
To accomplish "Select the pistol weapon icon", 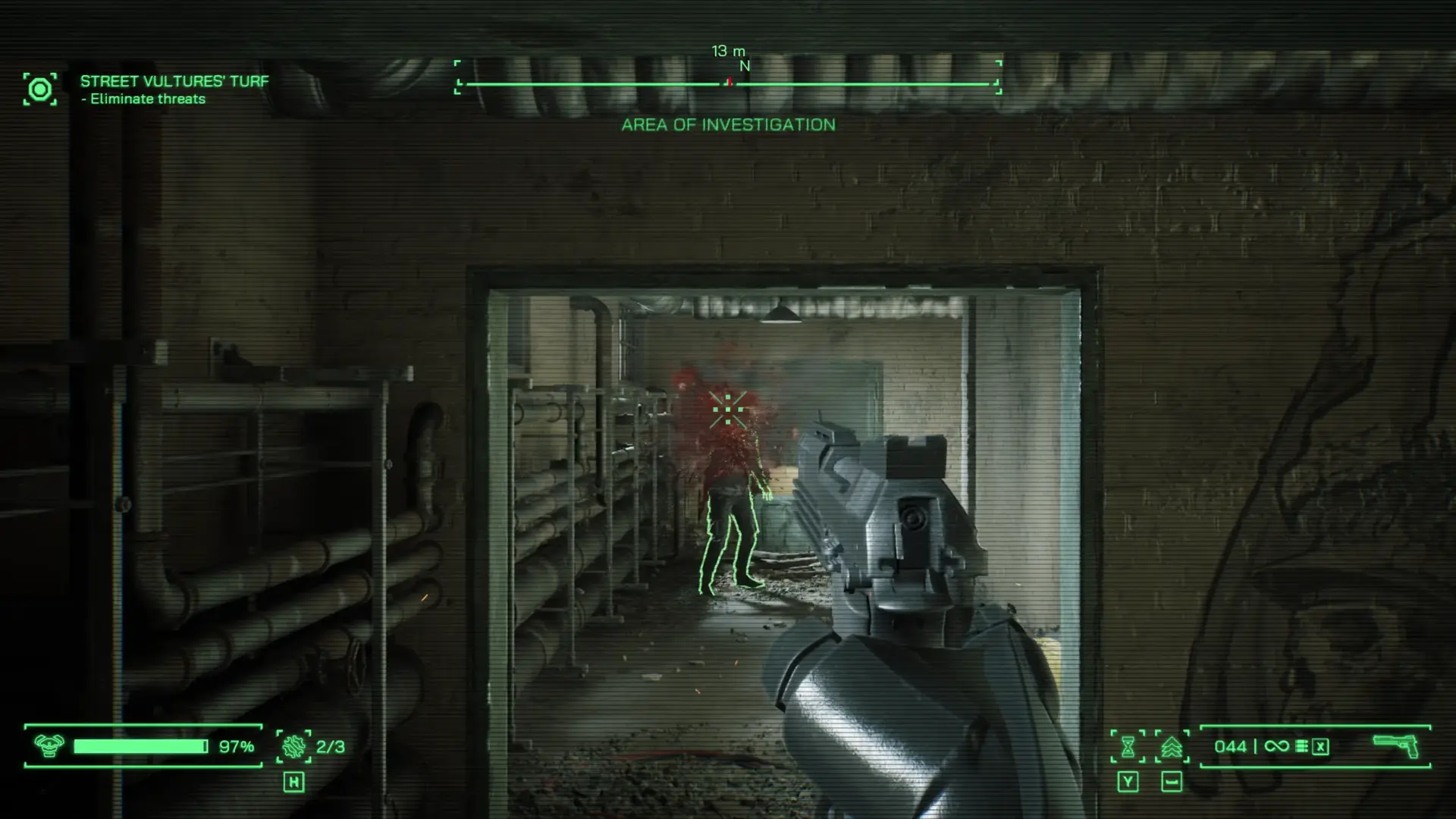I will pos(1395,745).
